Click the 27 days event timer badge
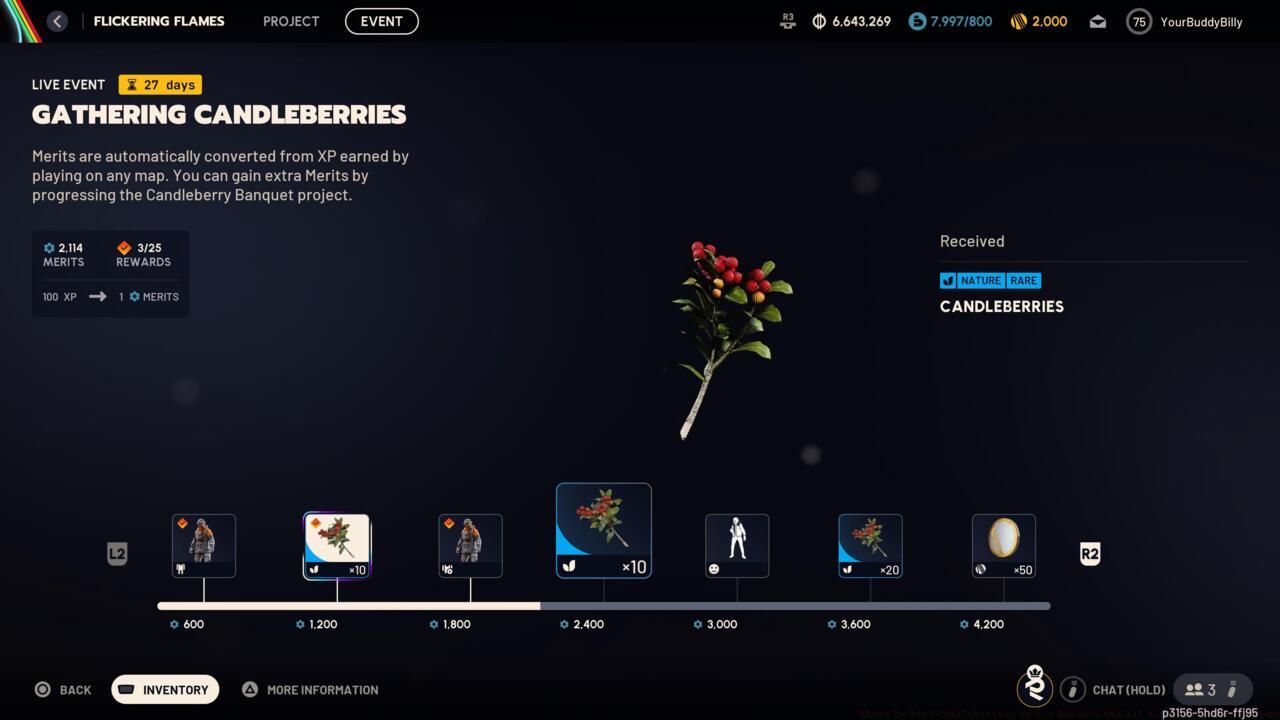 pos(159,85)
